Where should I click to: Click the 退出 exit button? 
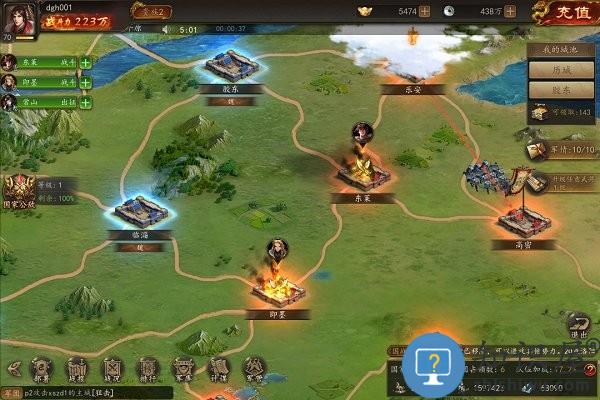click(579, 328)
